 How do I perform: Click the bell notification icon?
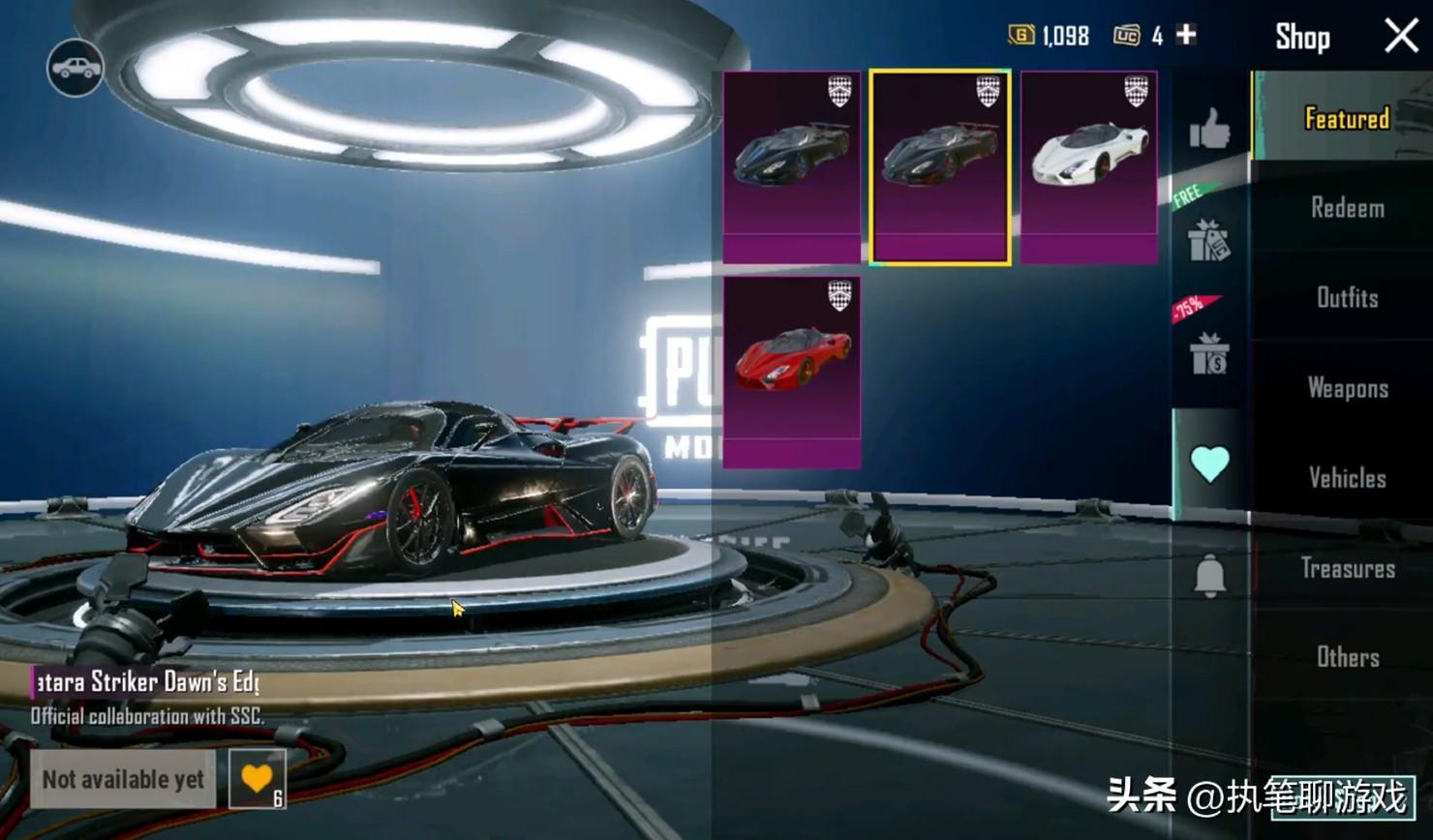click(x=1209, y=578)
